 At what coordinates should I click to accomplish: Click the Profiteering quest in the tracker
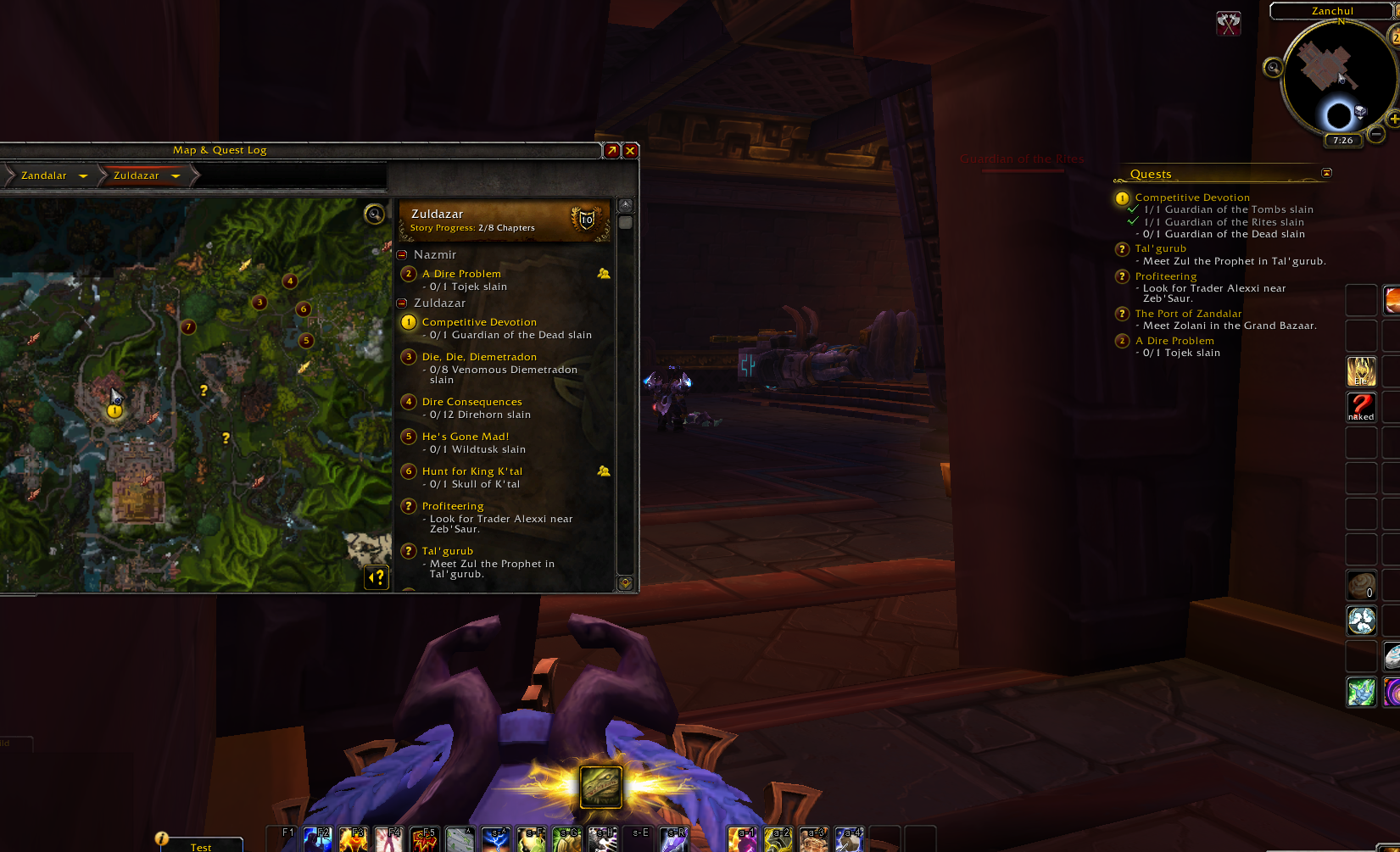pyautogui.click(x=1165, y=276)
